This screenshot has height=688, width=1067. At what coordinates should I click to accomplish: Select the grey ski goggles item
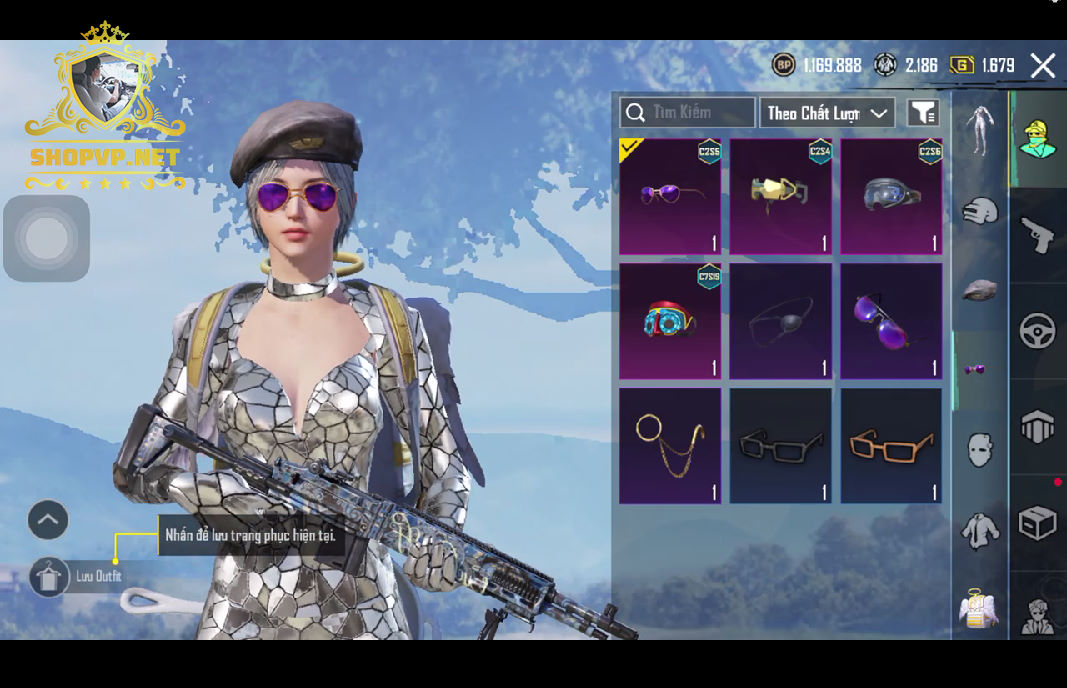click(891, 196)
